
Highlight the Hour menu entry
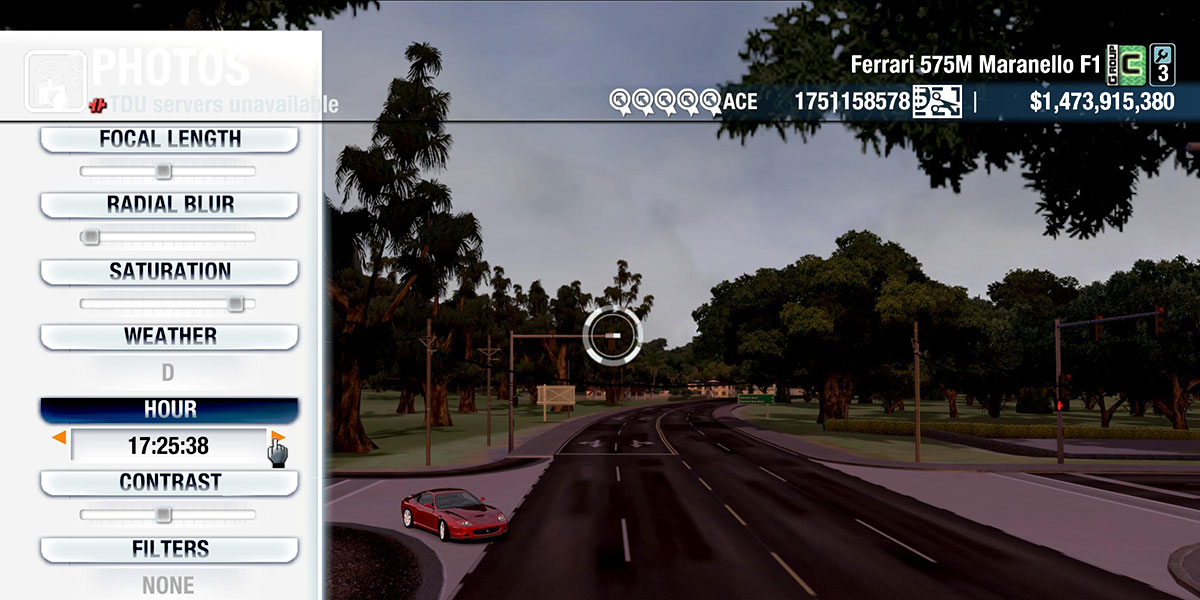[169, 410]
